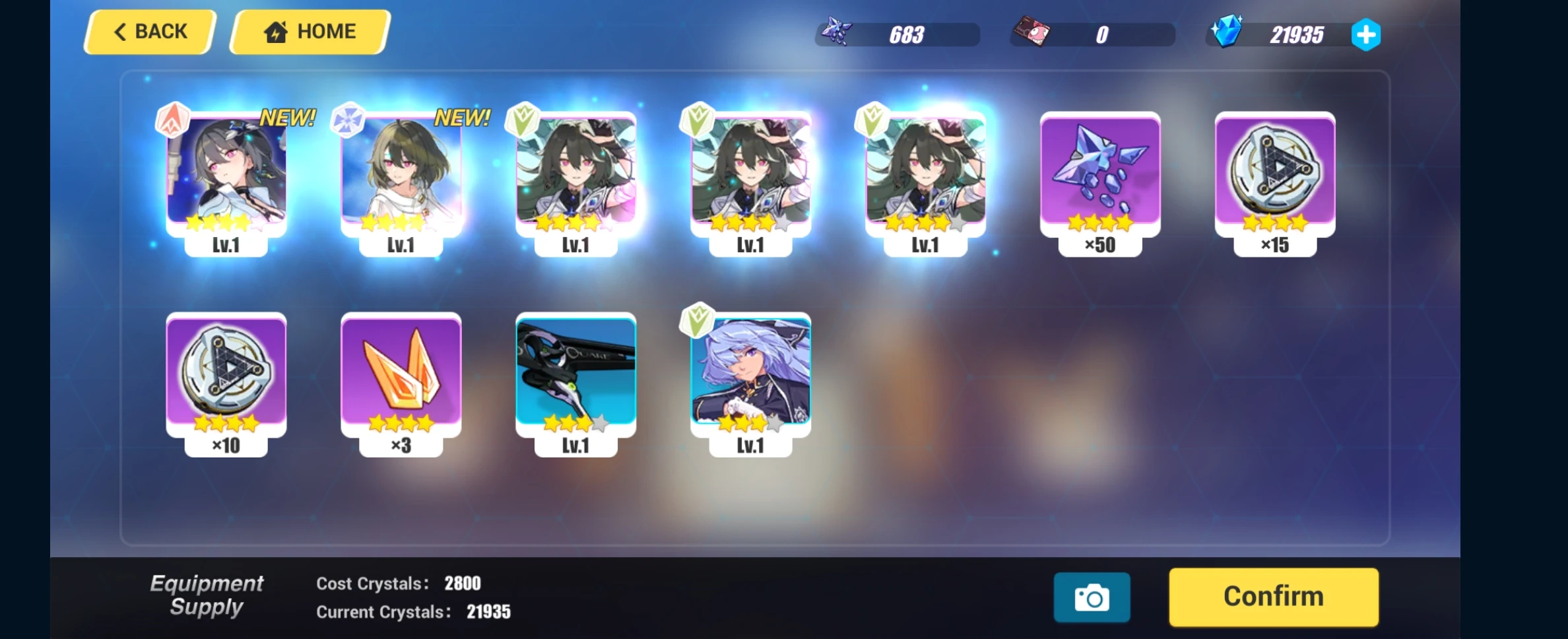Click the back arrow icon inside BACK button
This screenshot has width=1568, height=639.
119,32
